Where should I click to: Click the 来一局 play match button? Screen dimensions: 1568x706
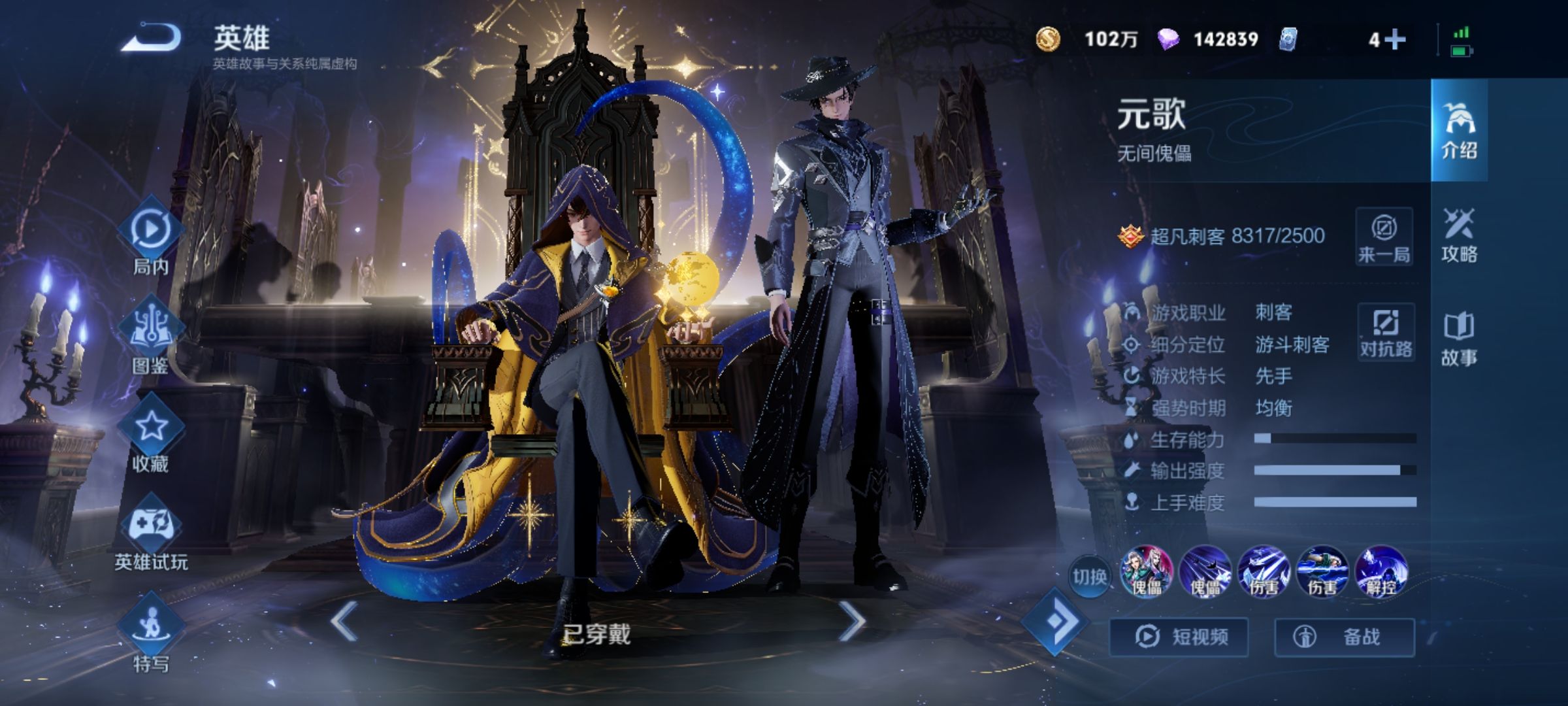click(x=1384, y=237)
